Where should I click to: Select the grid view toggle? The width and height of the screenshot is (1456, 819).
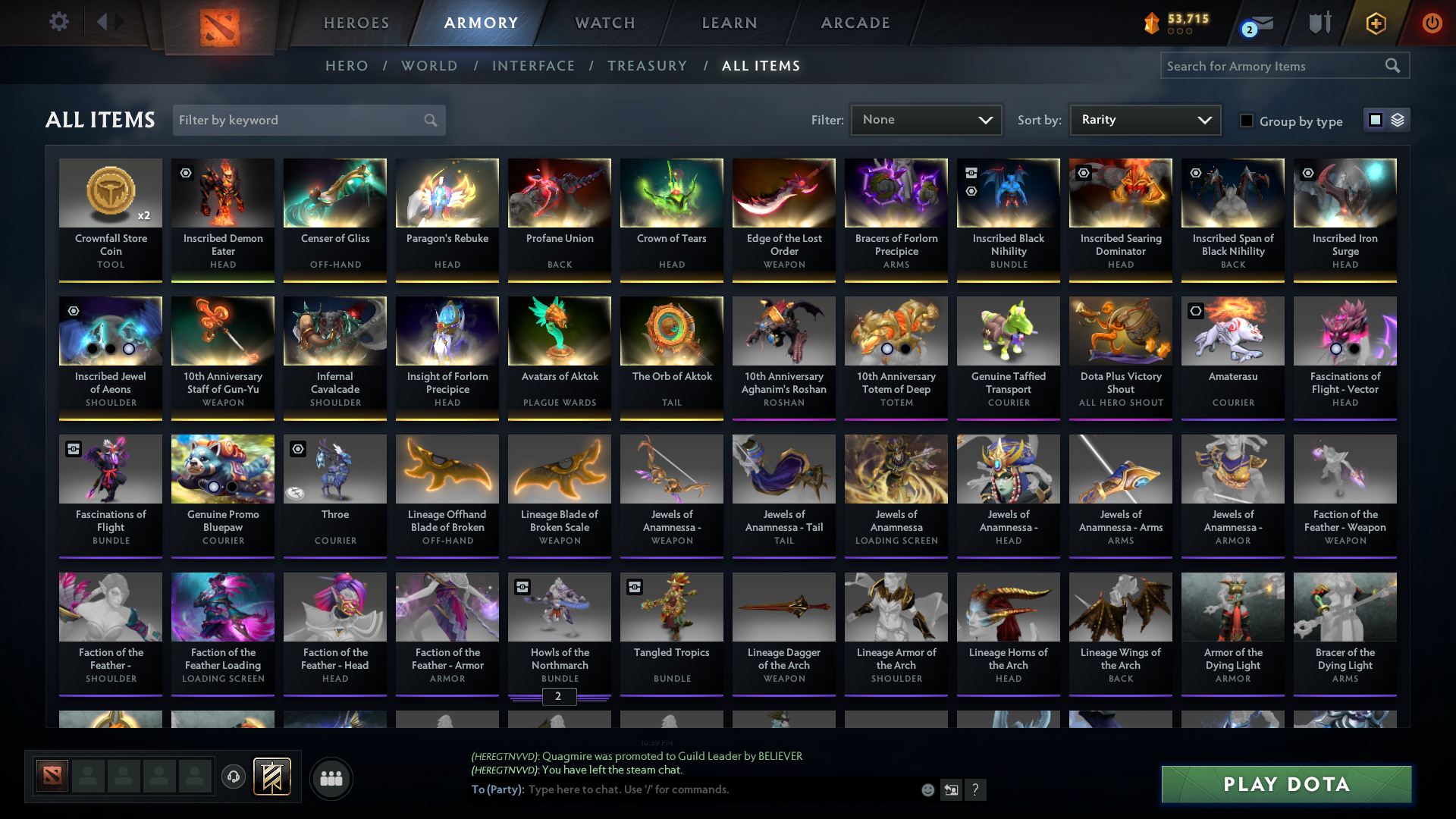[1376, 120]
